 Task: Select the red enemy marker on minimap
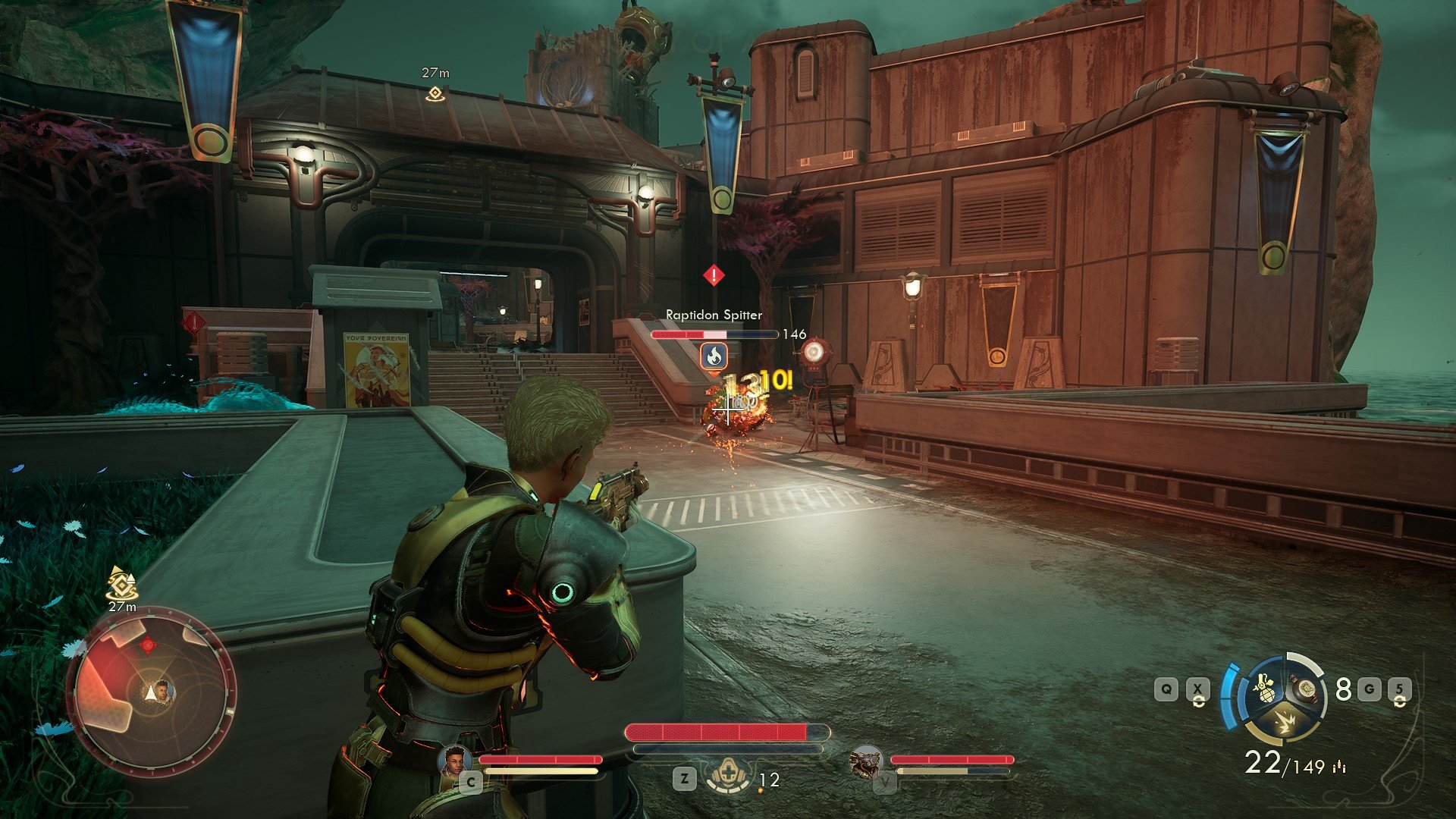click(x=148, y=645)
